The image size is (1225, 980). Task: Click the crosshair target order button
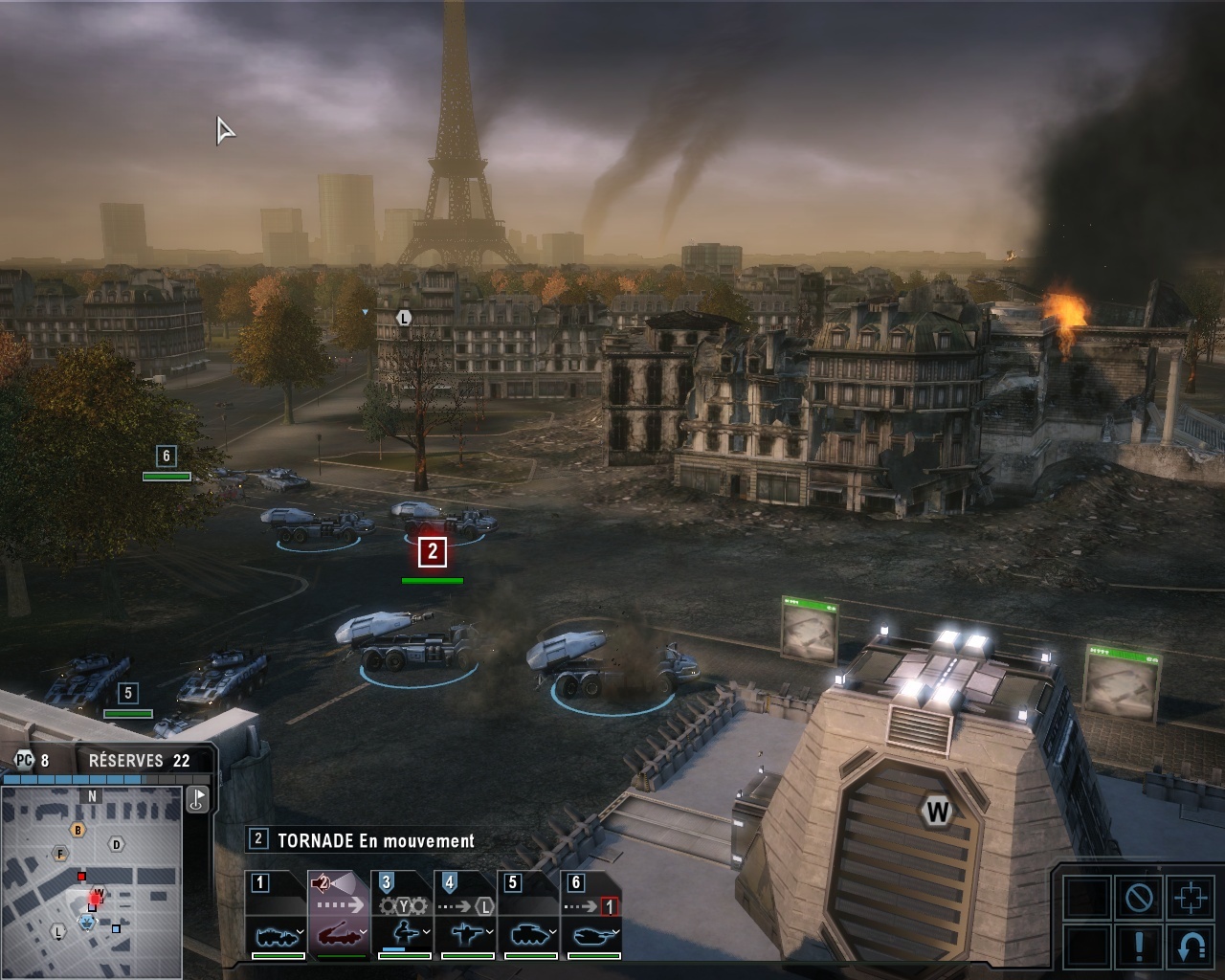tap(1191, 898)
